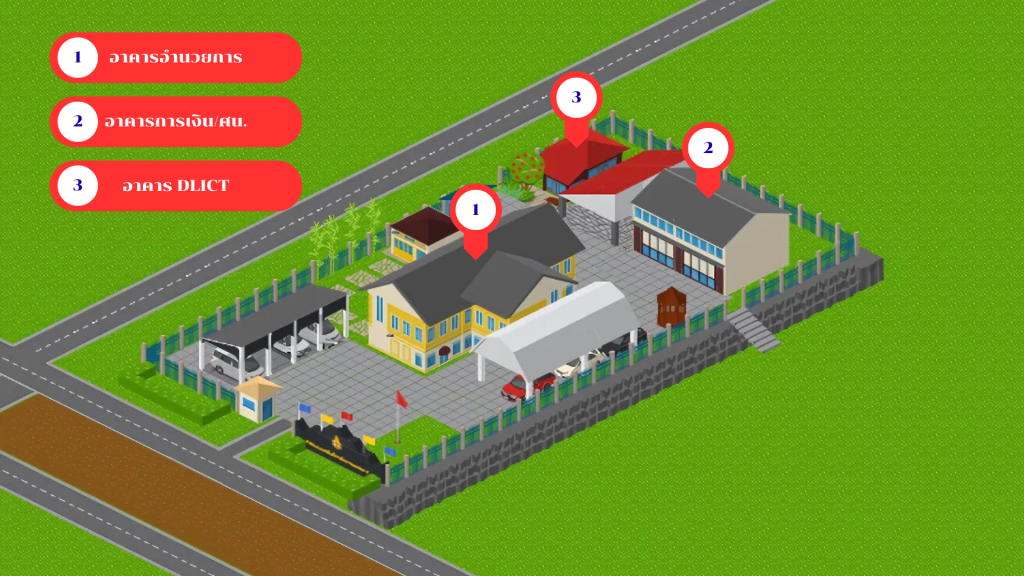Open the อาคาร DLICT legend entry

click(175, 186)
